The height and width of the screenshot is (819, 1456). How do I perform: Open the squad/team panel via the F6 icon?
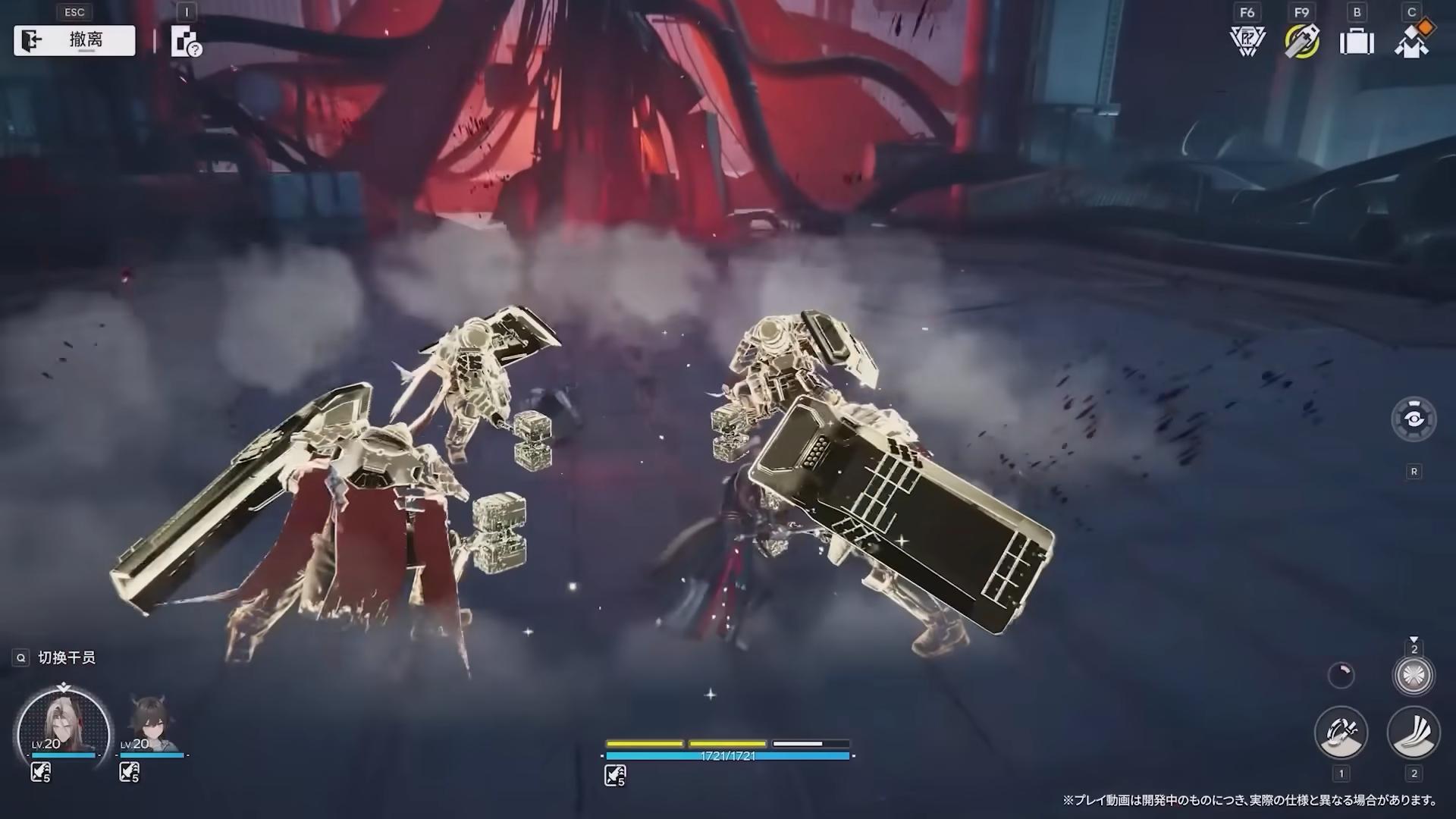[x=1246, y=39]
